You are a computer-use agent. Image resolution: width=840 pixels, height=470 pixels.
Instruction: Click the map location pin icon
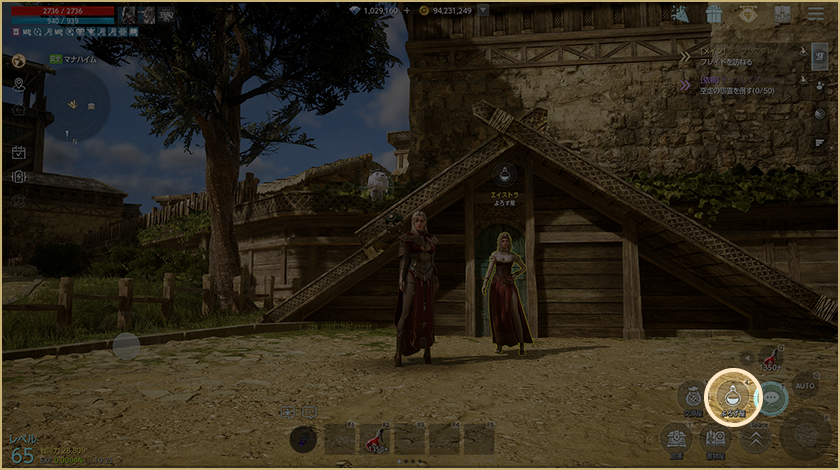click(18, 84)
